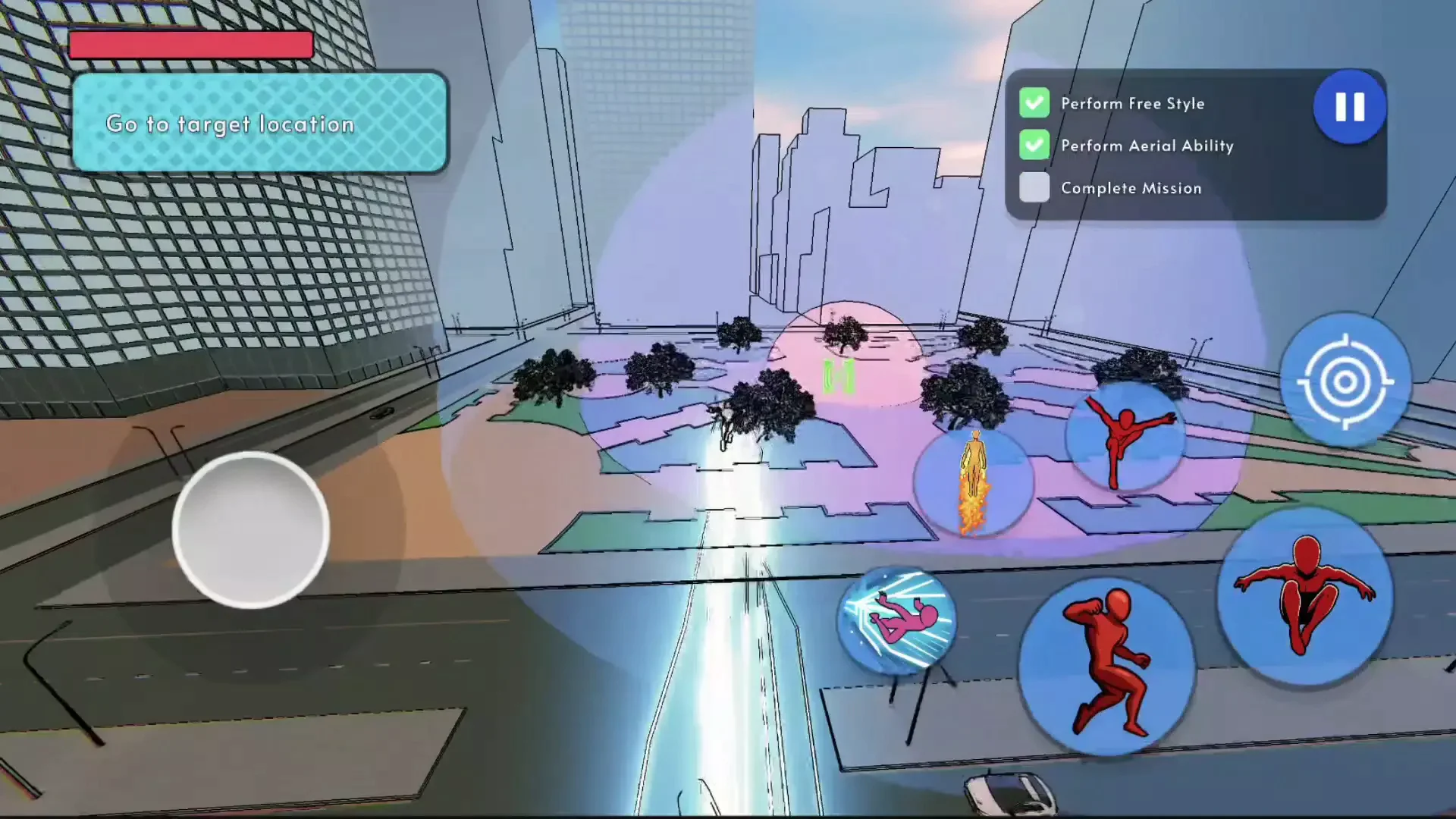Click the Perform Free Style objective checkbox
The image size is (1456, 819).
[1034, 103]
